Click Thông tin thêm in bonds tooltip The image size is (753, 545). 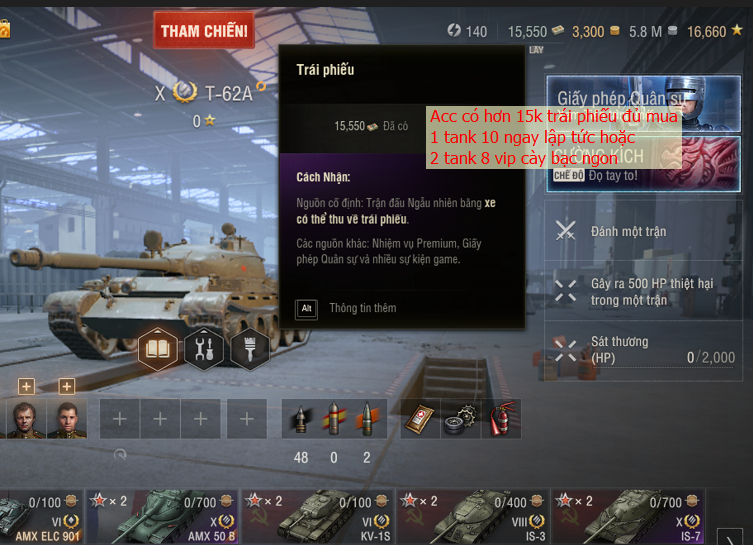pyautogui.click(x=362, y=308)
